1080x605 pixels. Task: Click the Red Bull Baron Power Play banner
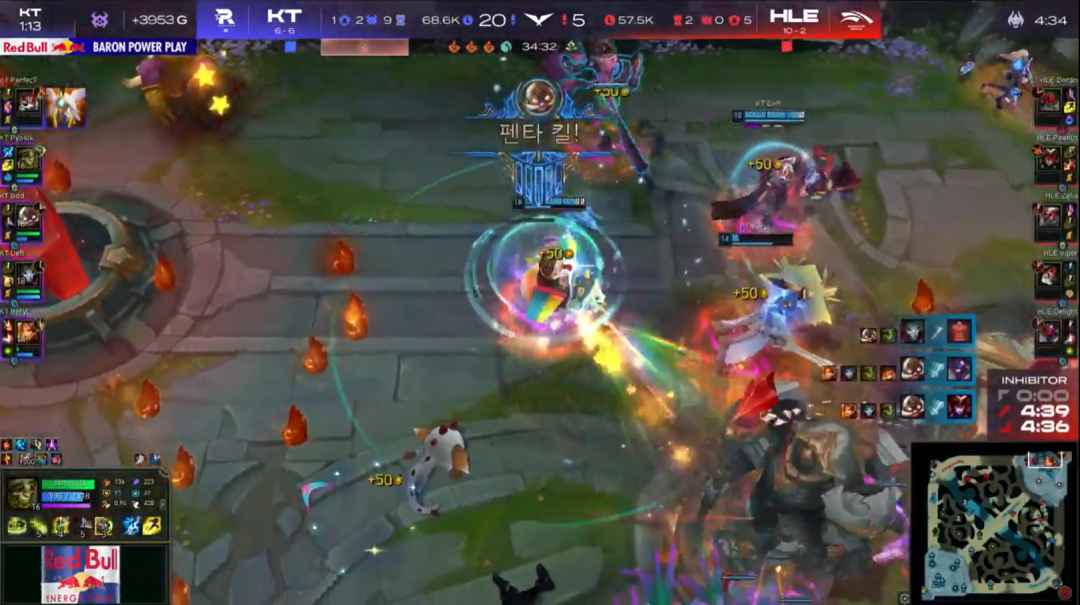[x=98, y=47]
